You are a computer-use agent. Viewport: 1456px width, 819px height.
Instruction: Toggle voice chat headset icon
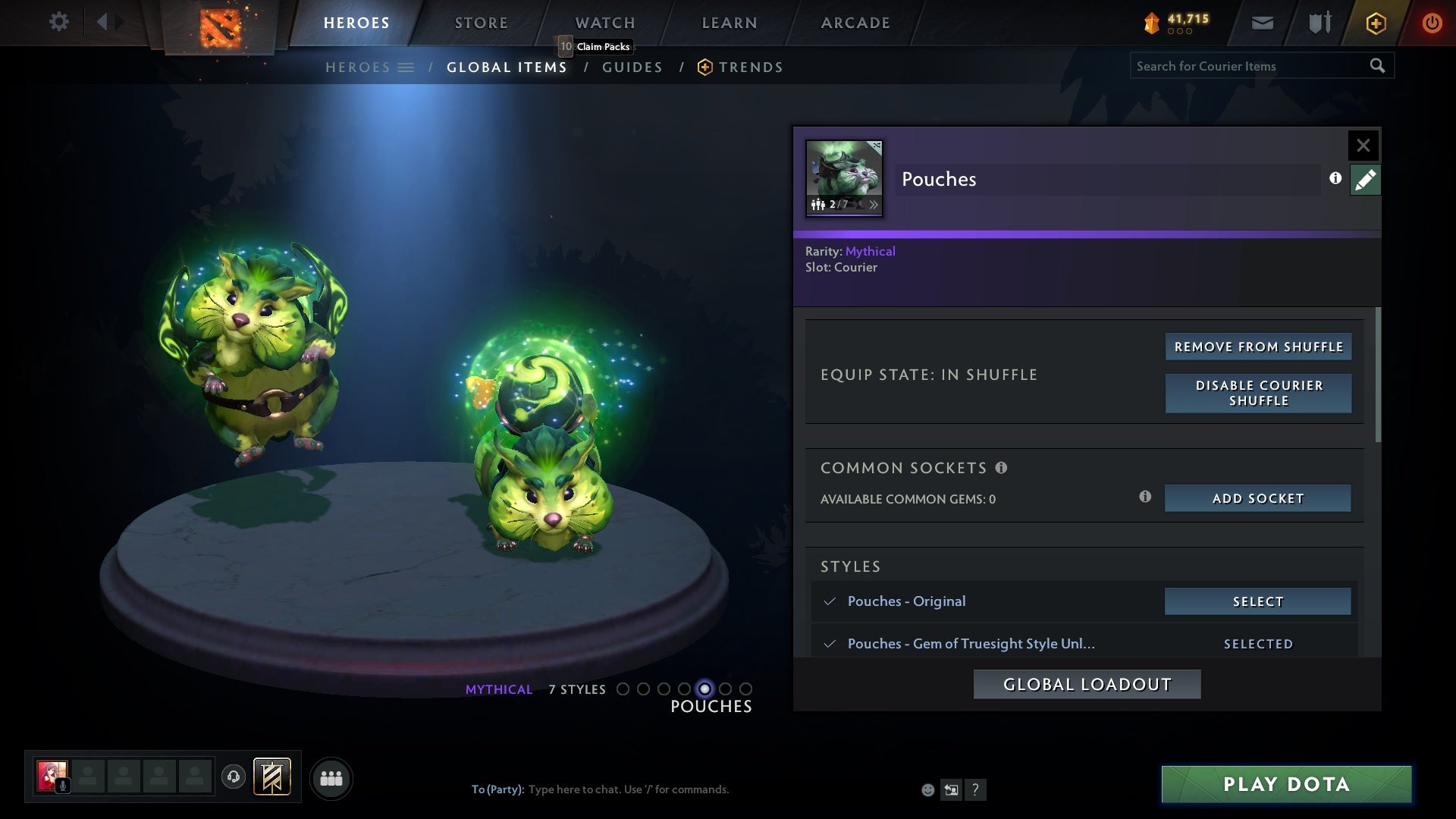pyautogui.click(x=233, y=778)
